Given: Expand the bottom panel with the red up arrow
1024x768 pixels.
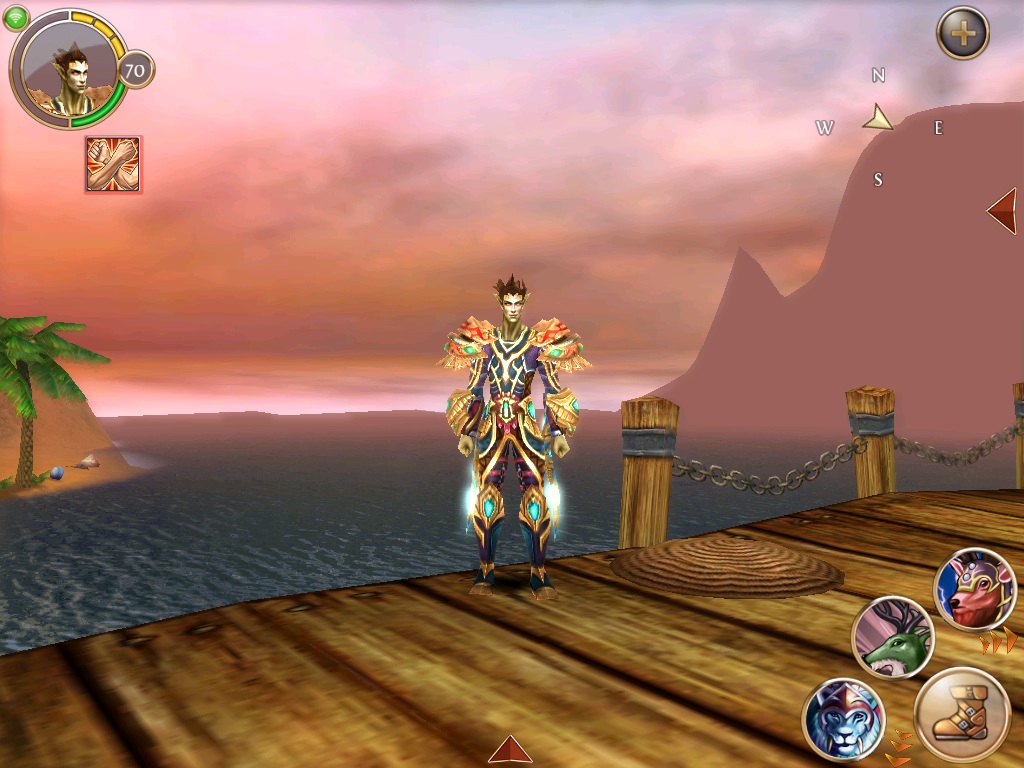Looking at the screenshot, I should click(x=510, y=750).
